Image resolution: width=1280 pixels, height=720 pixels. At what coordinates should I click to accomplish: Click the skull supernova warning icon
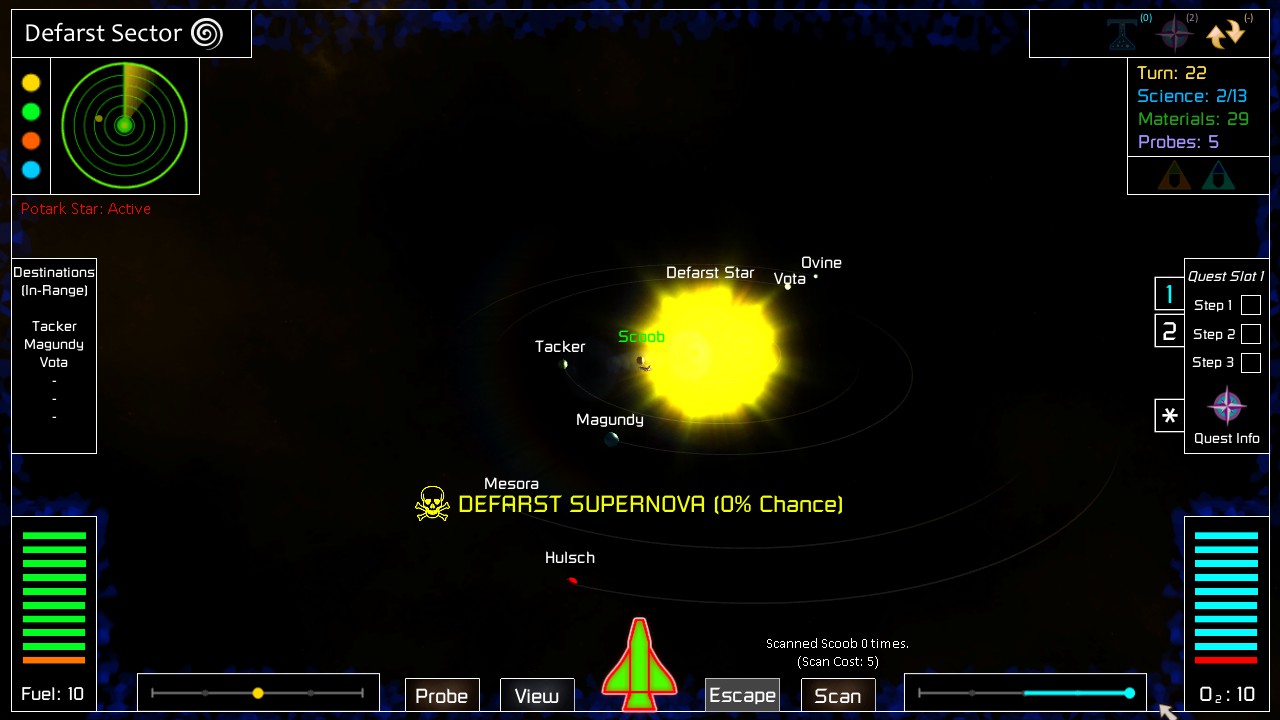[x=432, y=503]
